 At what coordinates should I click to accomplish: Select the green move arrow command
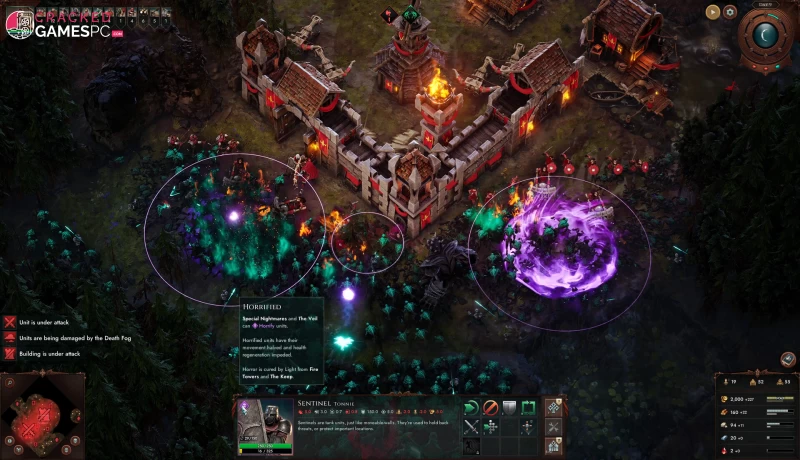pyautogui.click(x=471, y=407)
